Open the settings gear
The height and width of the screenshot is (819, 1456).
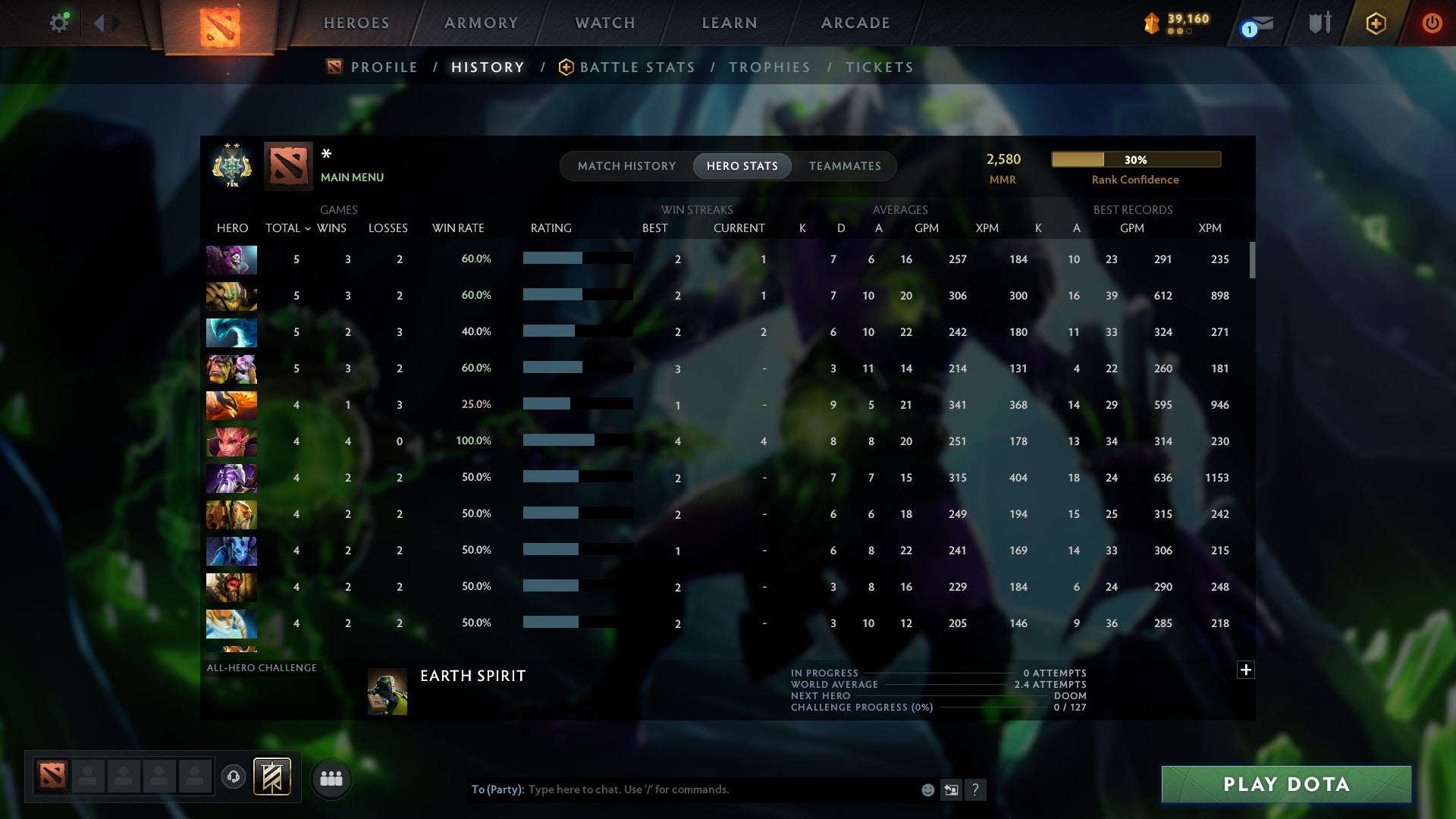58,22
